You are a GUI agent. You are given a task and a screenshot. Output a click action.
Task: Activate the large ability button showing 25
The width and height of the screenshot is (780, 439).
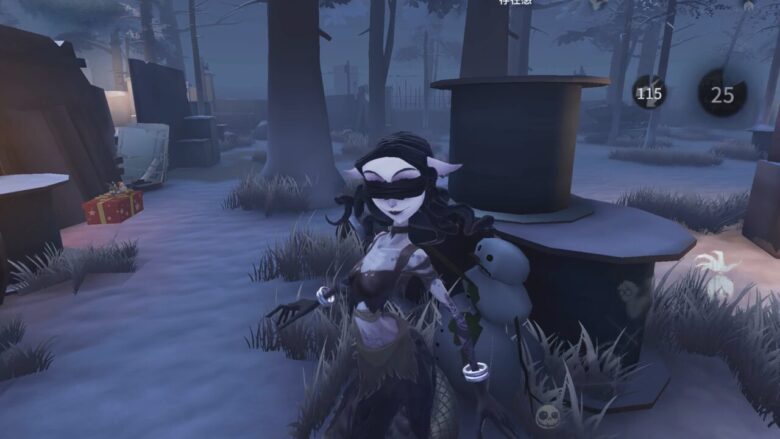[x=721, y=94]
